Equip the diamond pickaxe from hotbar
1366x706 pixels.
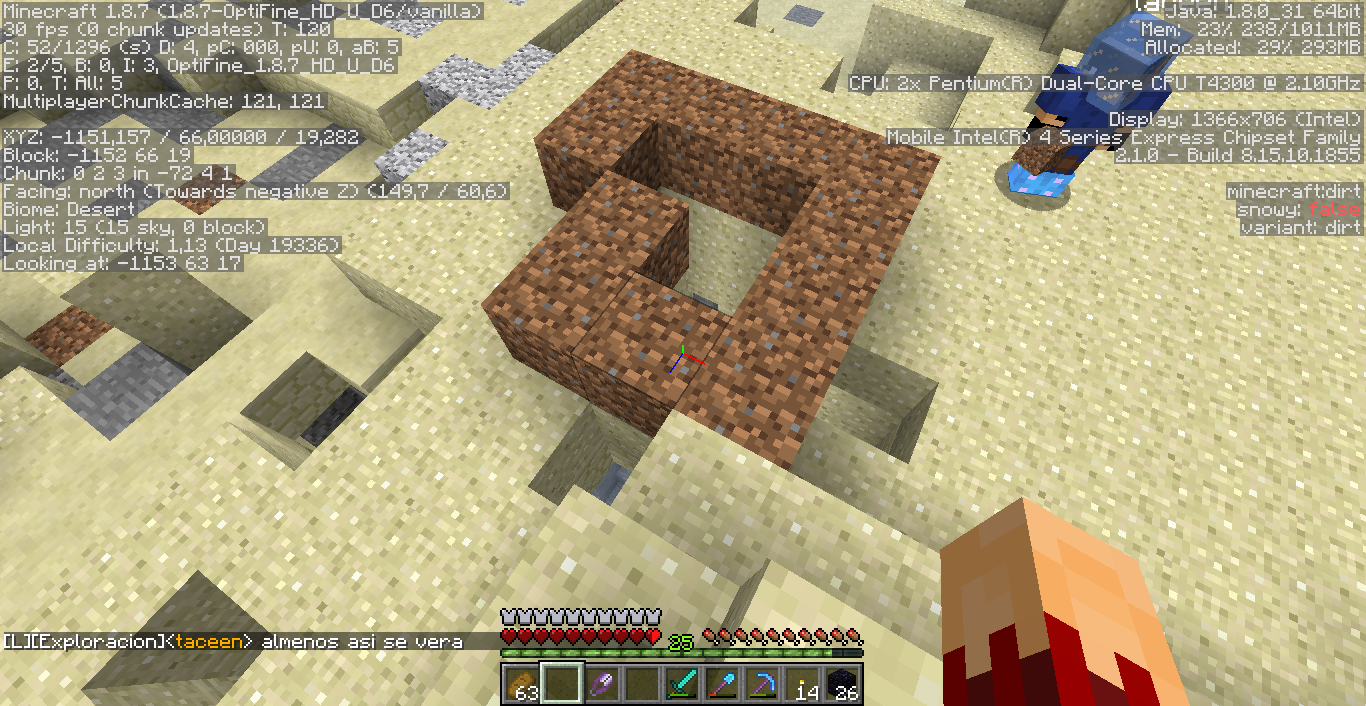coord(762,684)
